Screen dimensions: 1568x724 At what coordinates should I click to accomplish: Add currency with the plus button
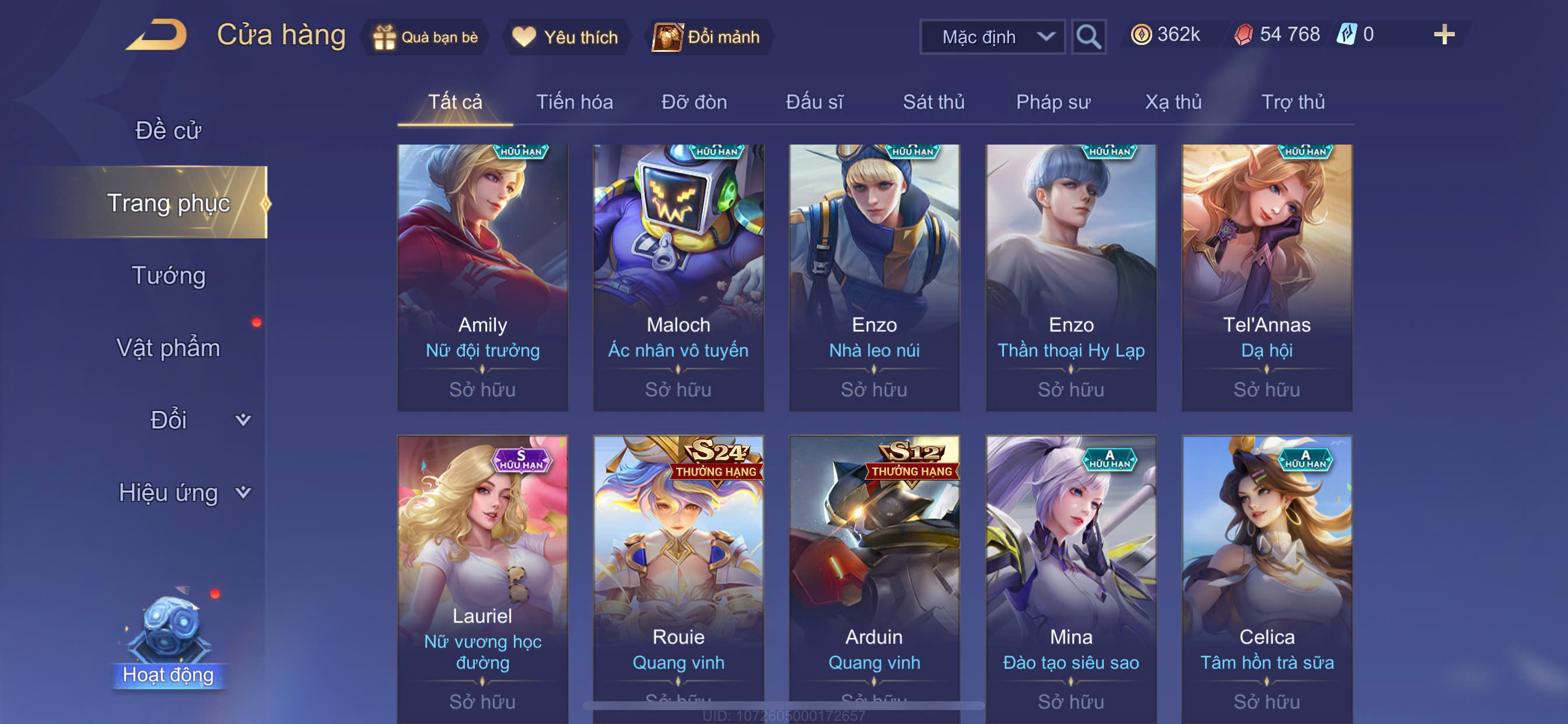click(x=1443, y=34)
